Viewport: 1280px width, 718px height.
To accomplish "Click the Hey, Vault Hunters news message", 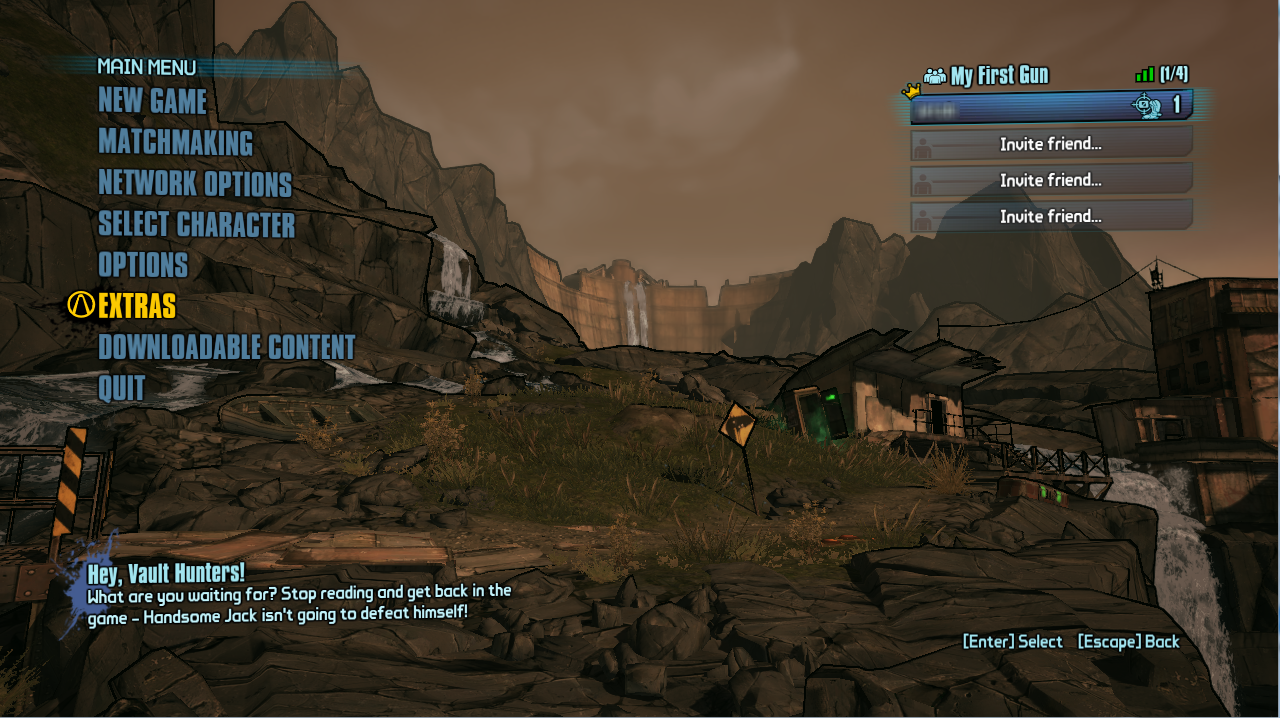I will (x=298, y=592).
